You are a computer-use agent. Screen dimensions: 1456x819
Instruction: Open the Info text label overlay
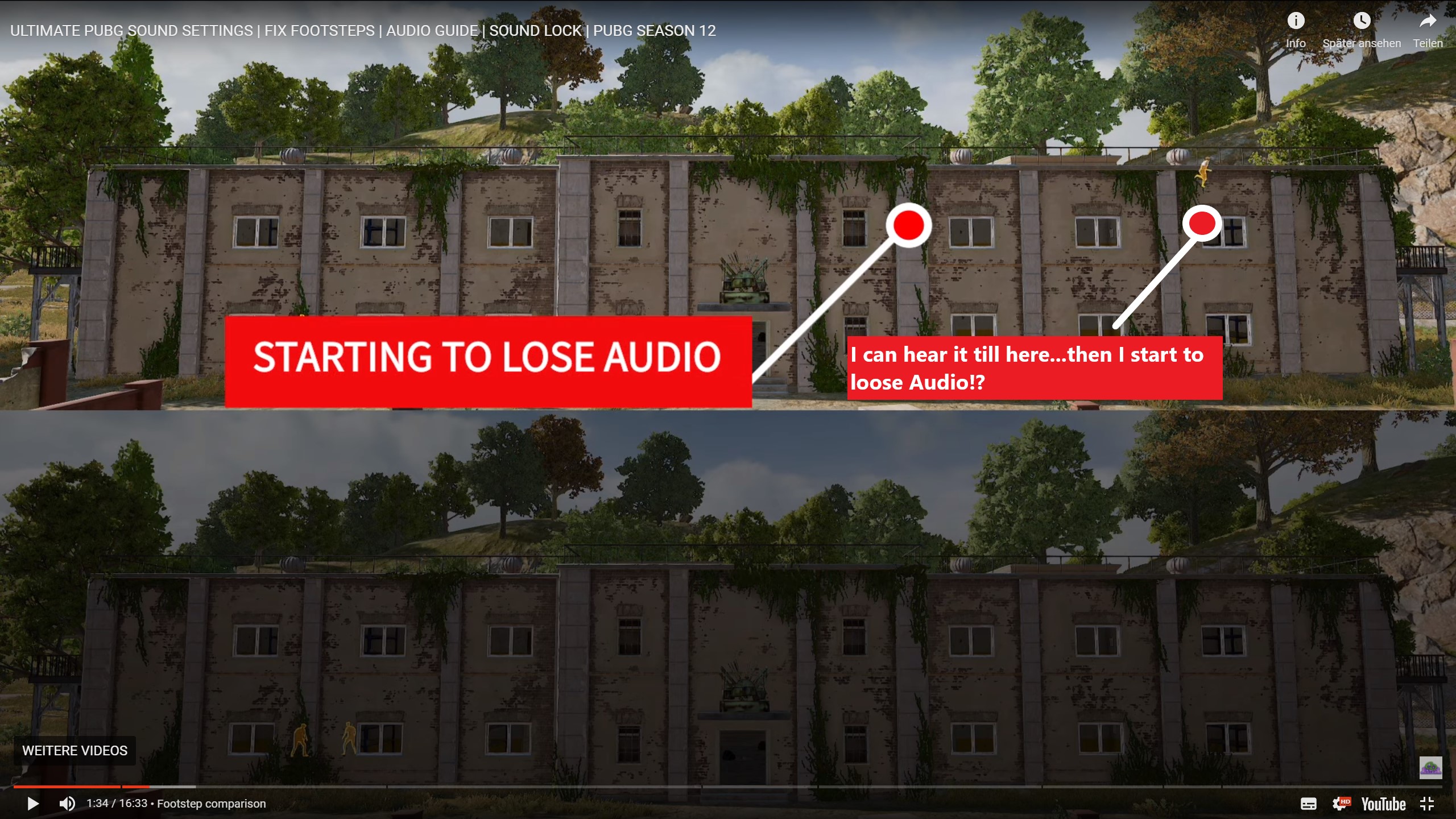click(x=1297, y=43)
